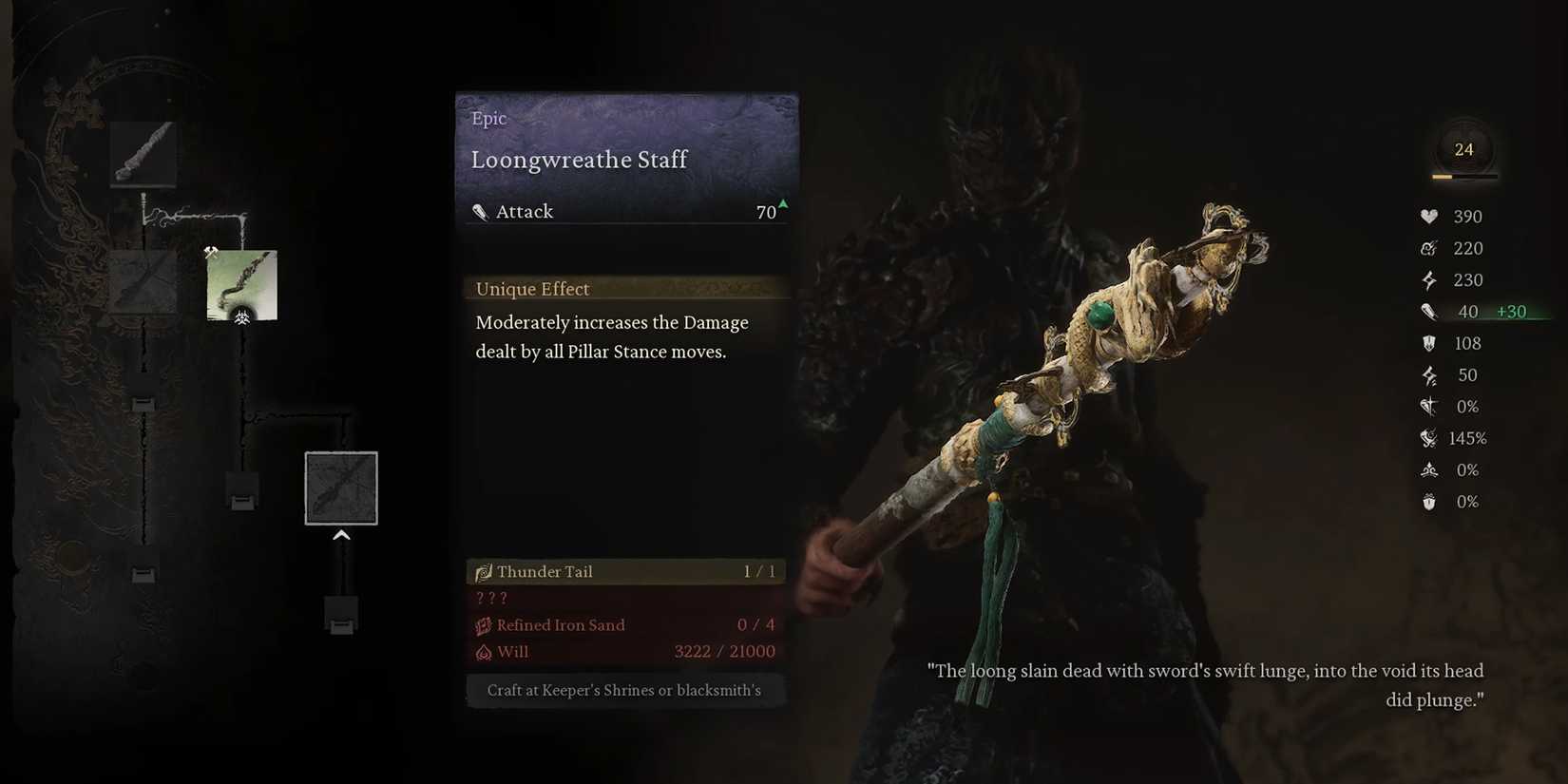The image size is (1568, 784).
Task: Click the Unique Effect section header
Action: [x=532, y=289]
